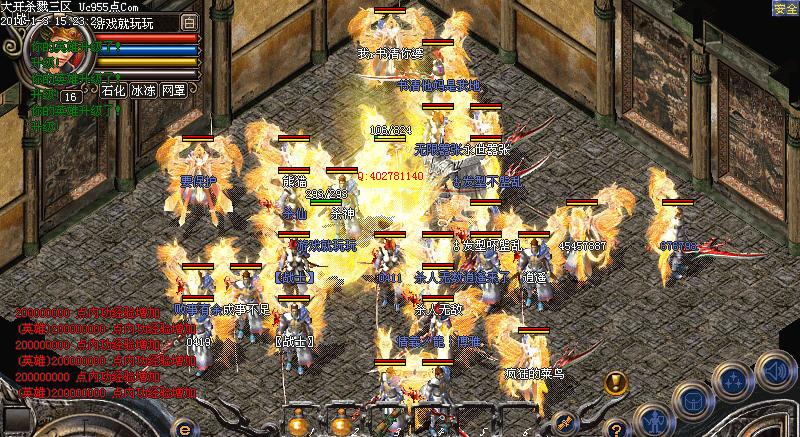Open the character figure round button
Viewport: 800px width, 437px height.
656,420
